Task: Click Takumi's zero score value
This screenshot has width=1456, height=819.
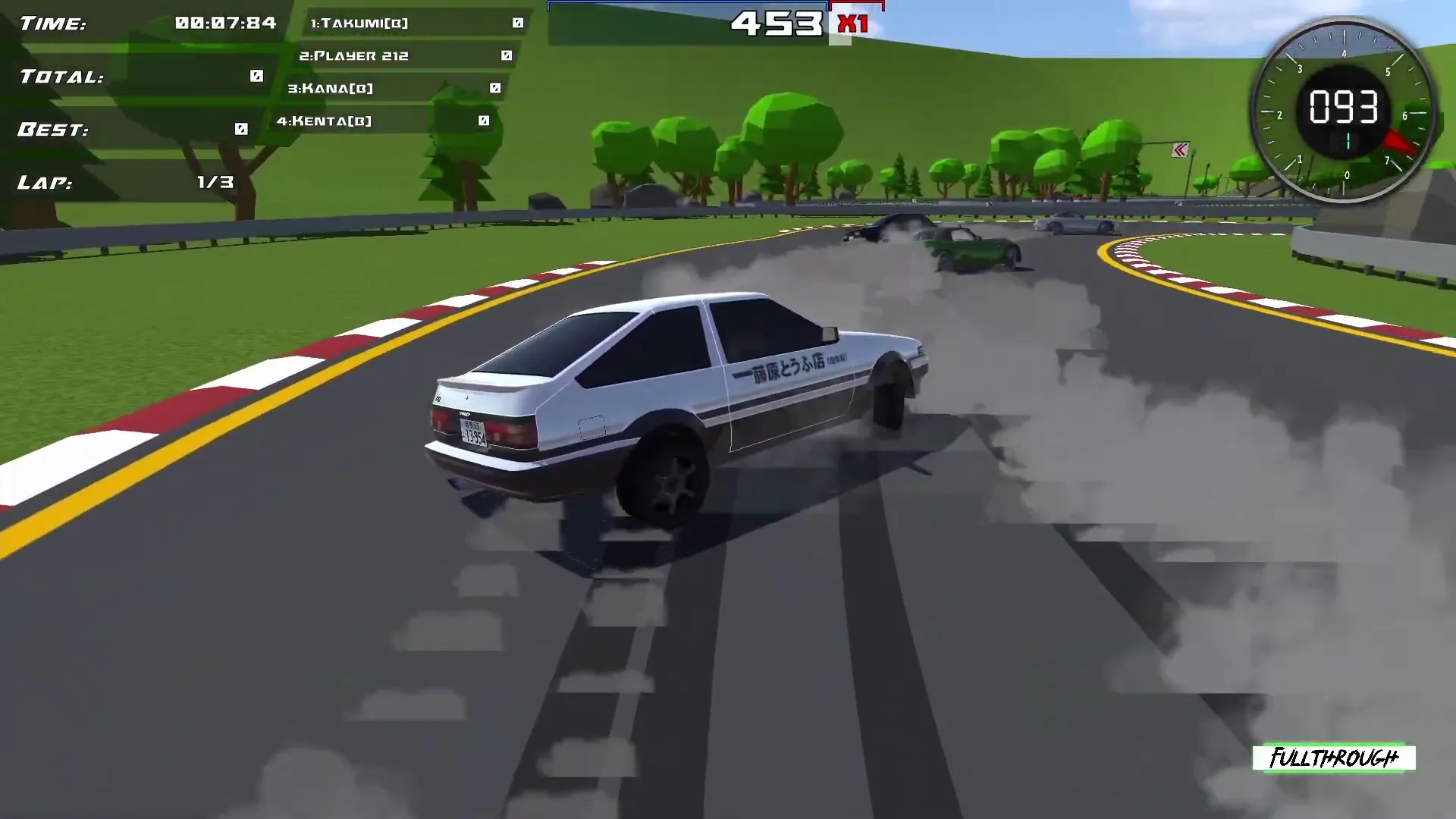Action: pyautogui.click(x=517, y=23)
